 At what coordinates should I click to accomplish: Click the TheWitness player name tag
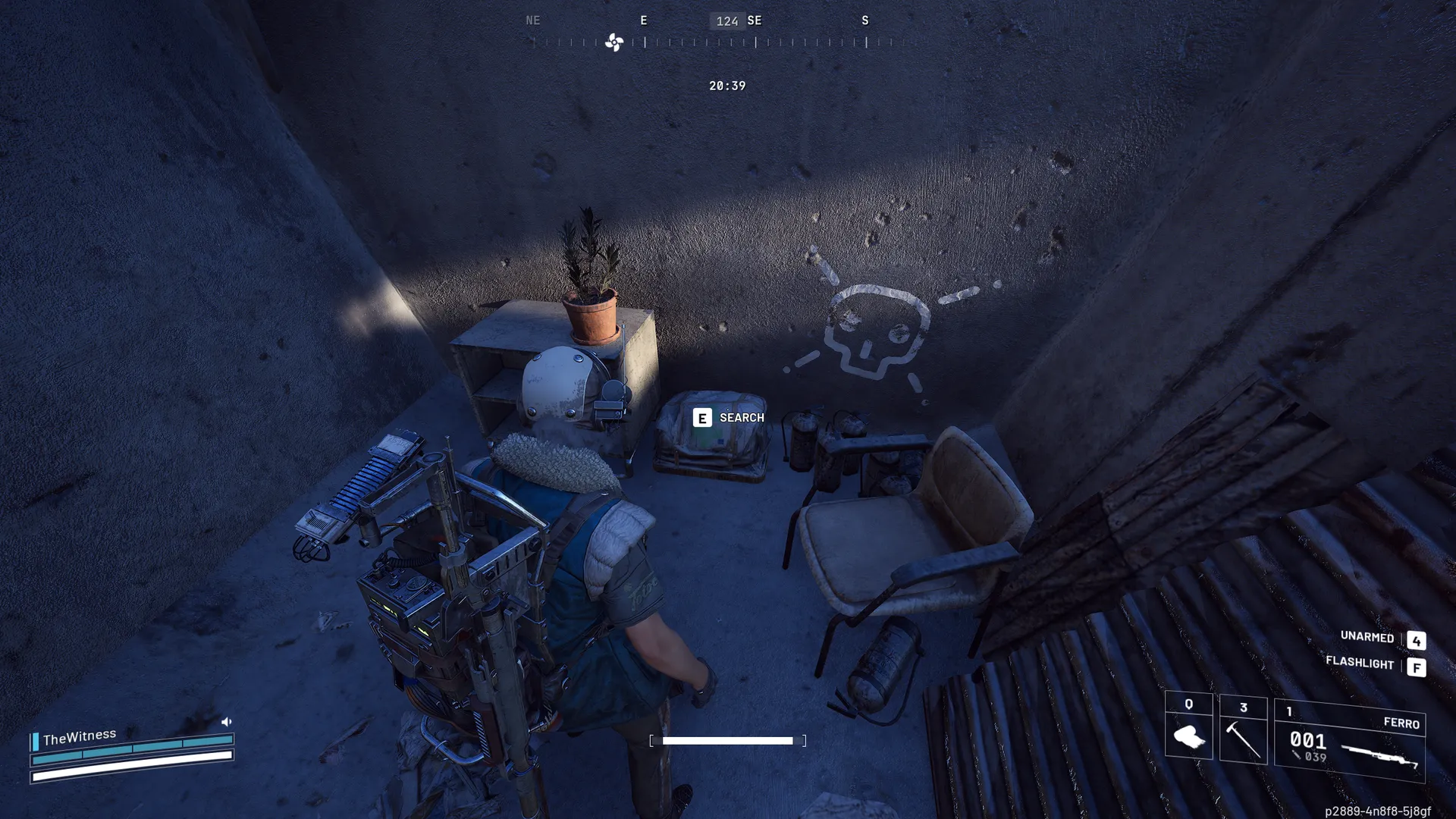[80, 737]
